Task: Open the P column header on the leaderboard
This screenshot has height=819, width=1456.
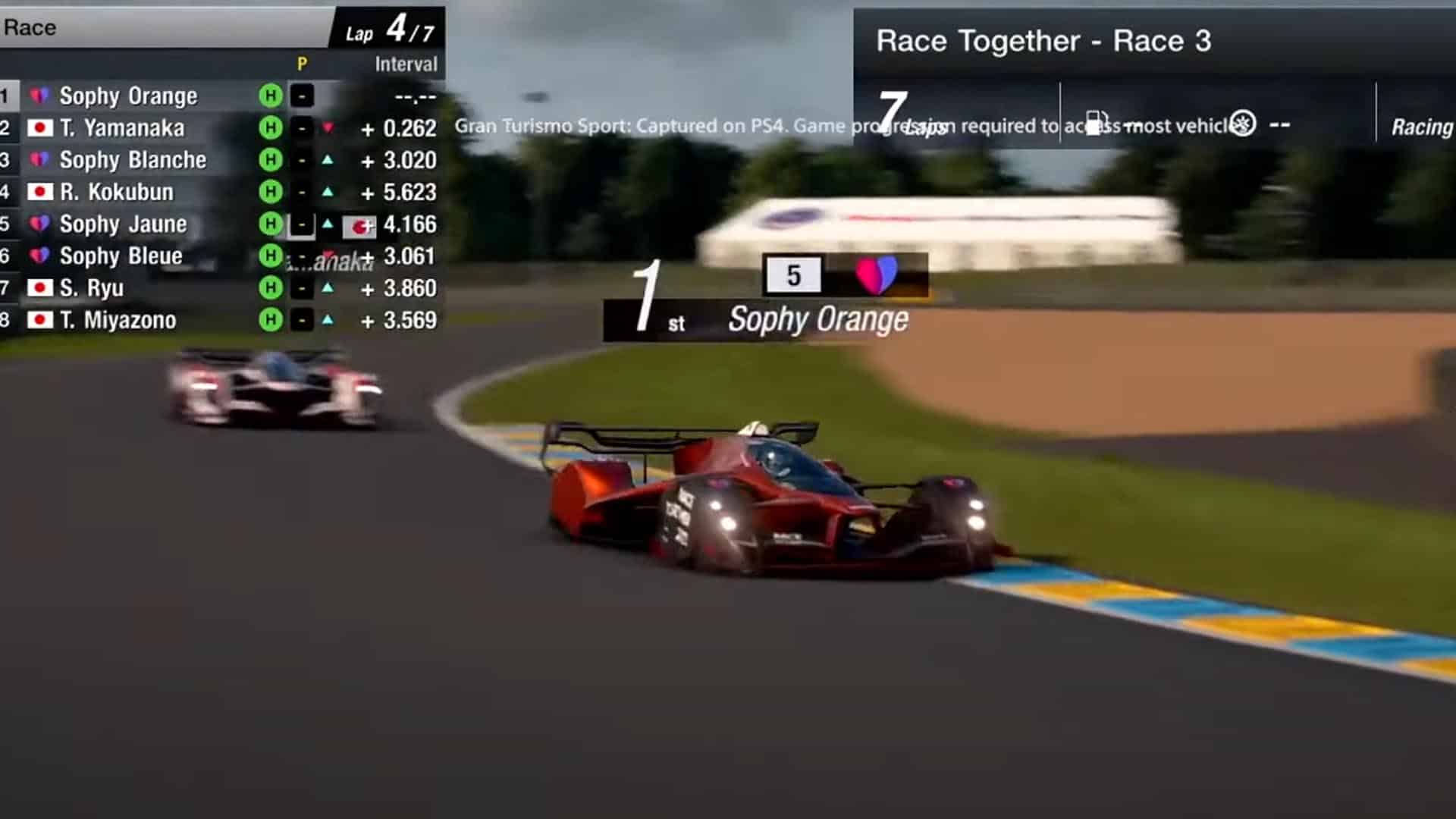Action: pyautogui.click(x=303, y=64)
